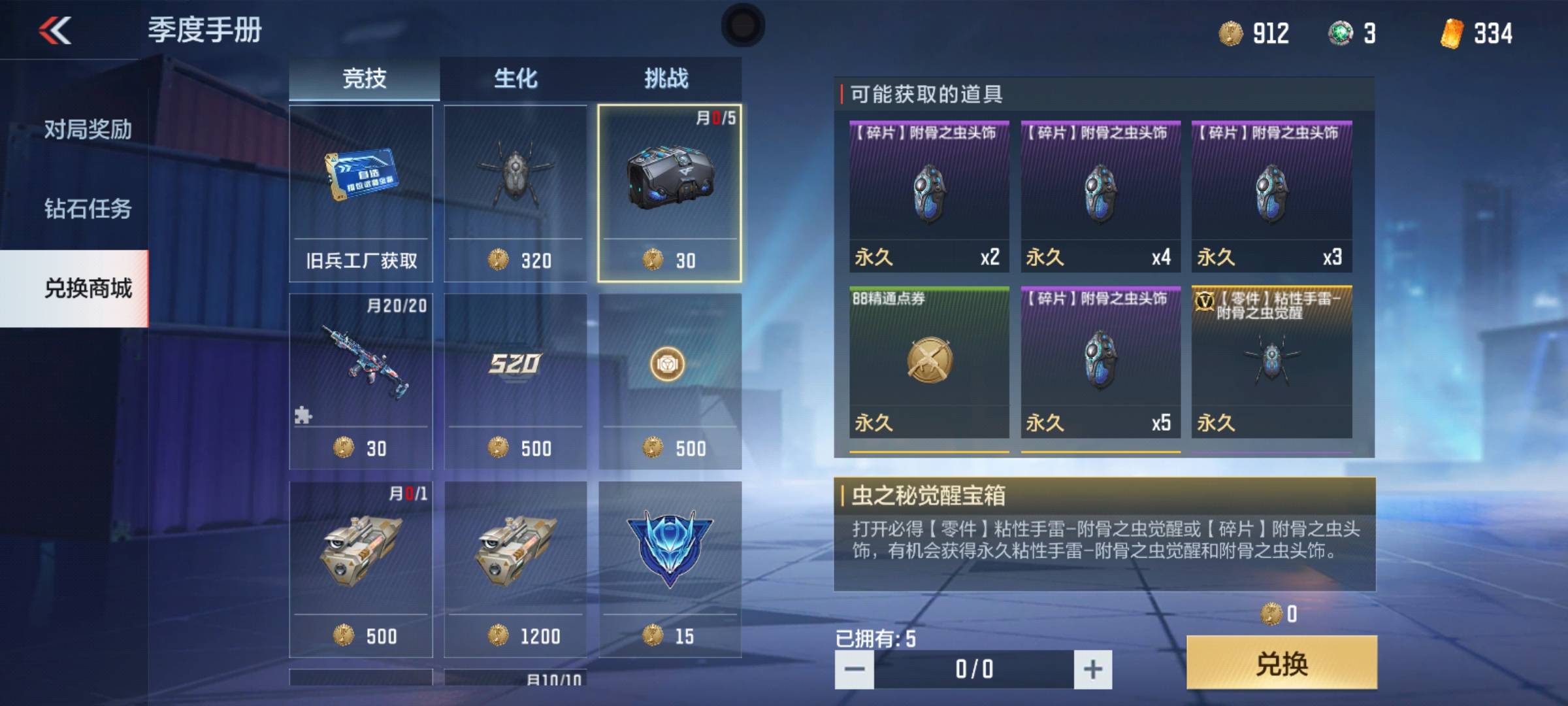Decrease exchange quantity with minus button

[855, 669]
